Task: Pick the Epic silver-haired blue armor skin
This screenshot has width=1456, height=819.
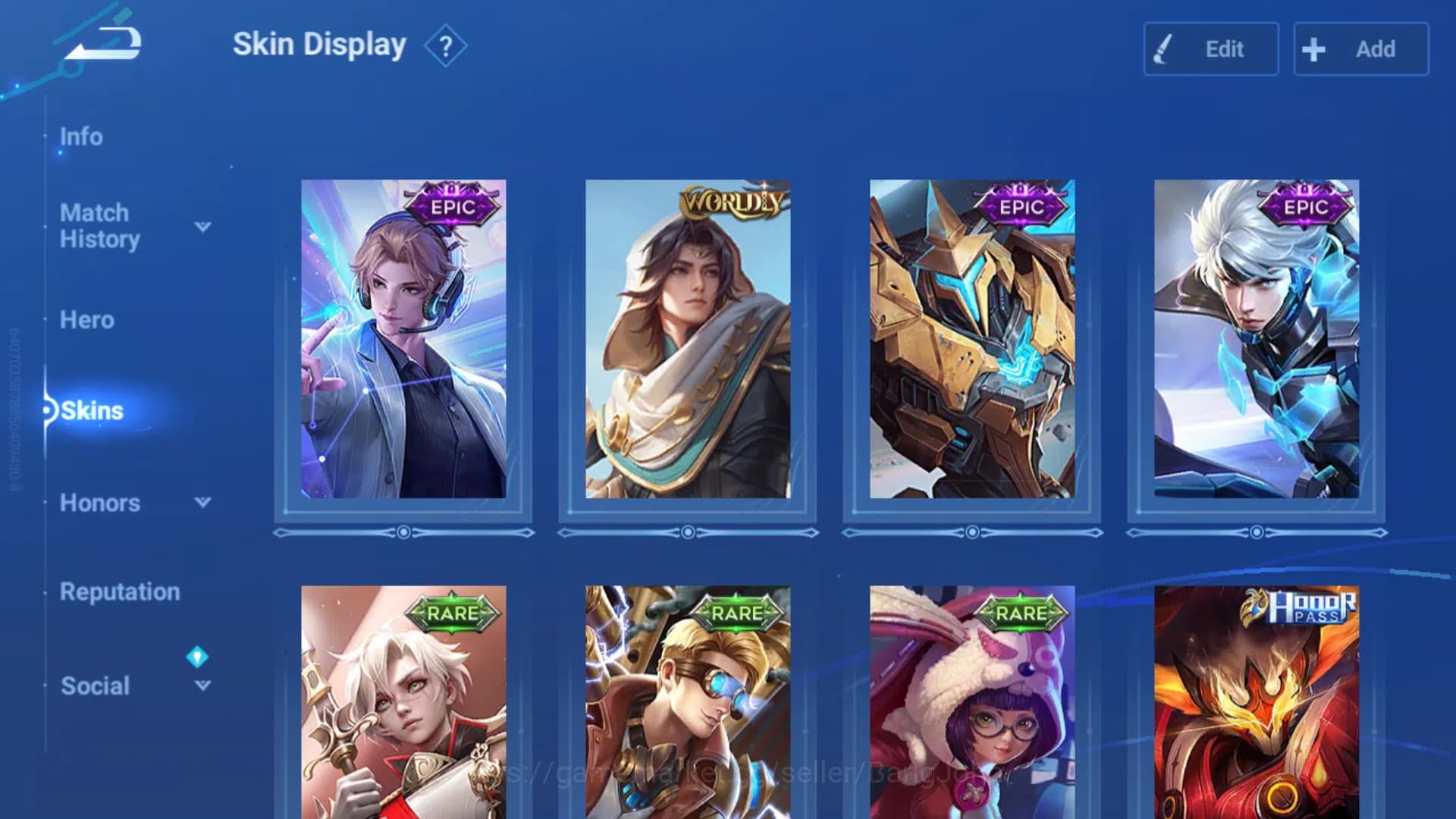Action: coord(1257,339)
